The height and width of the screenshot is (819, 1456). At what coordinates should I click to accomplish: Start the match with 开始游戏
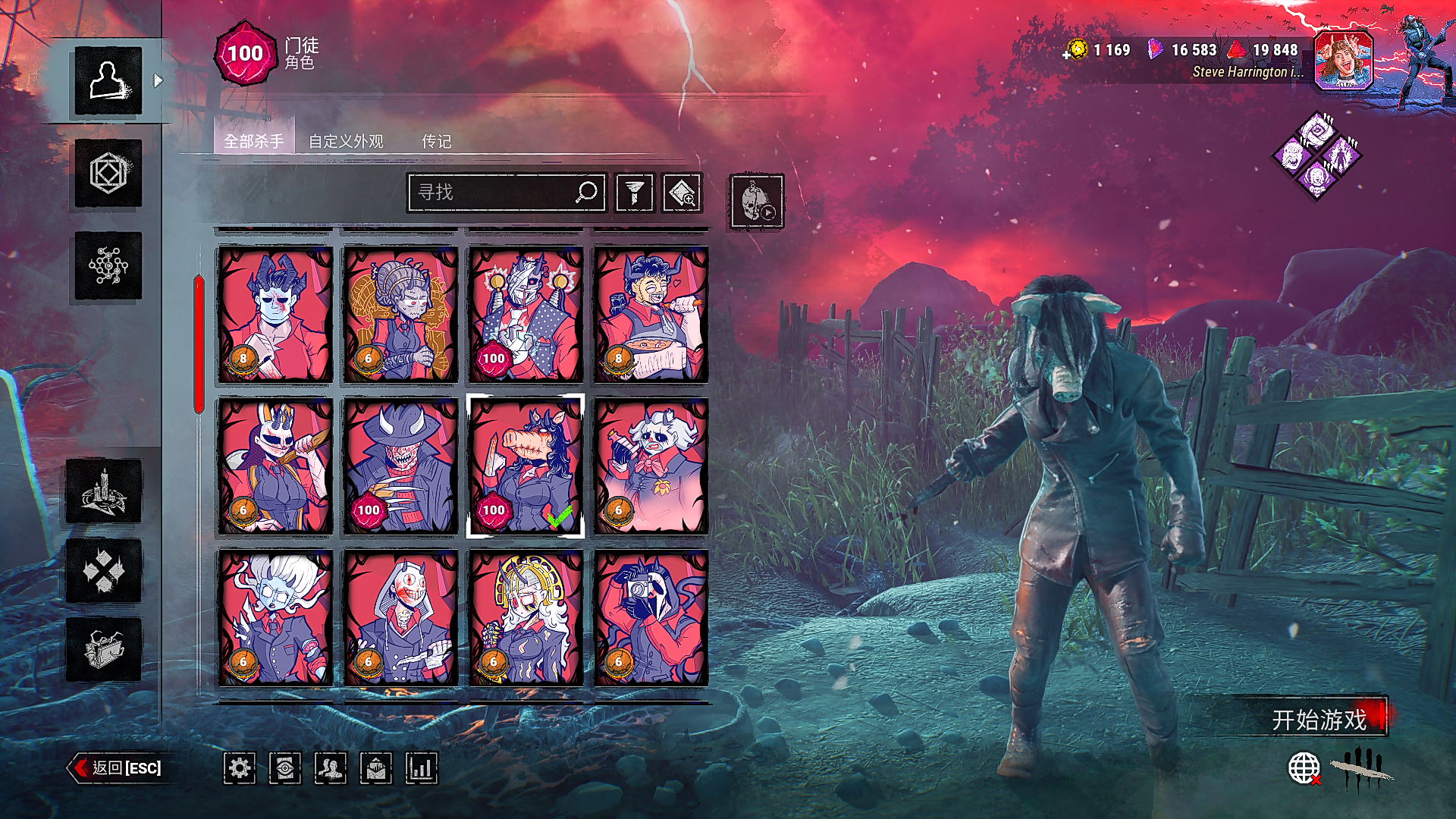[1318, 719]
